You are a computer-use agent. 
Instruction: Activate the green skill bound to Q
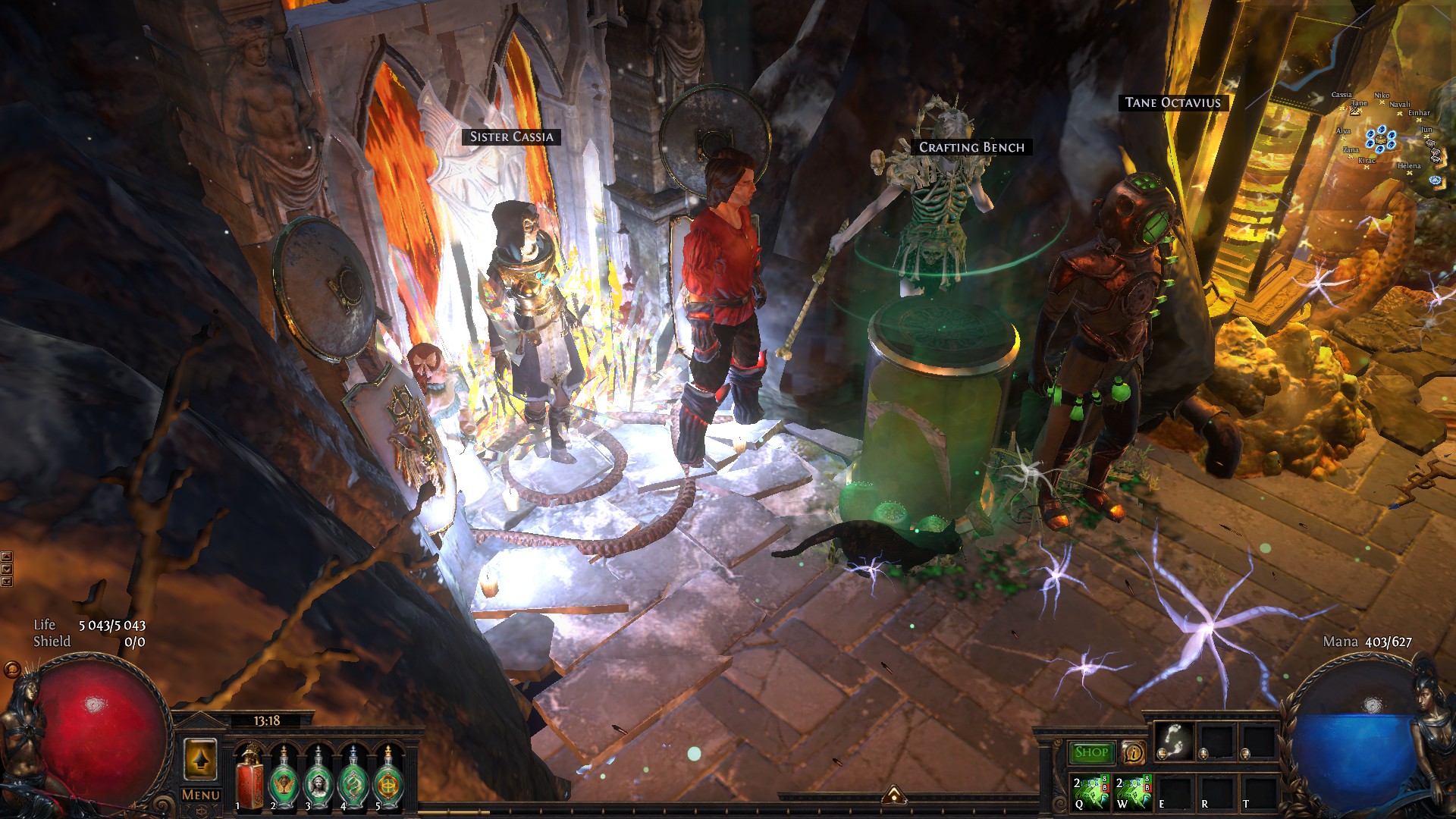1091,792
